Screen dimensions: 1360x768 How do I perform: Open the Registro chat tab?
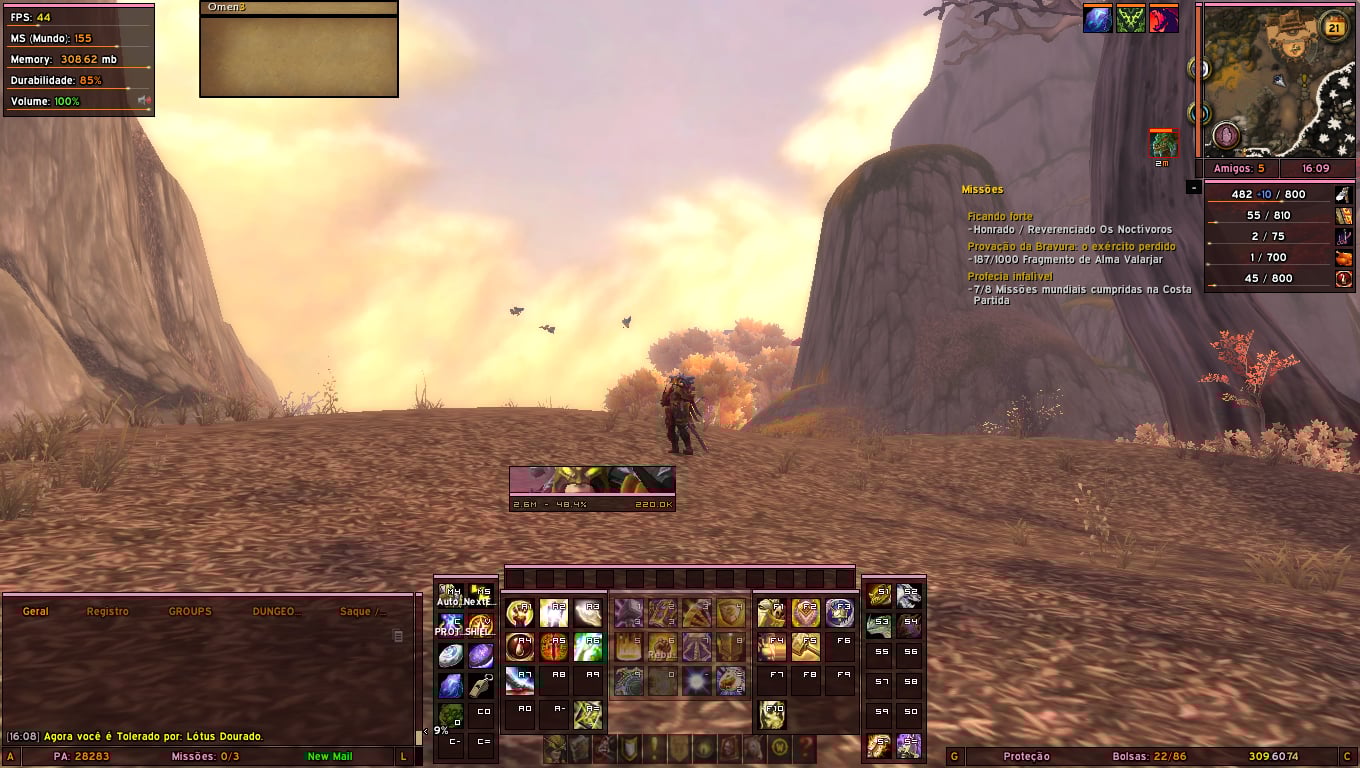[x=107, y=611]
